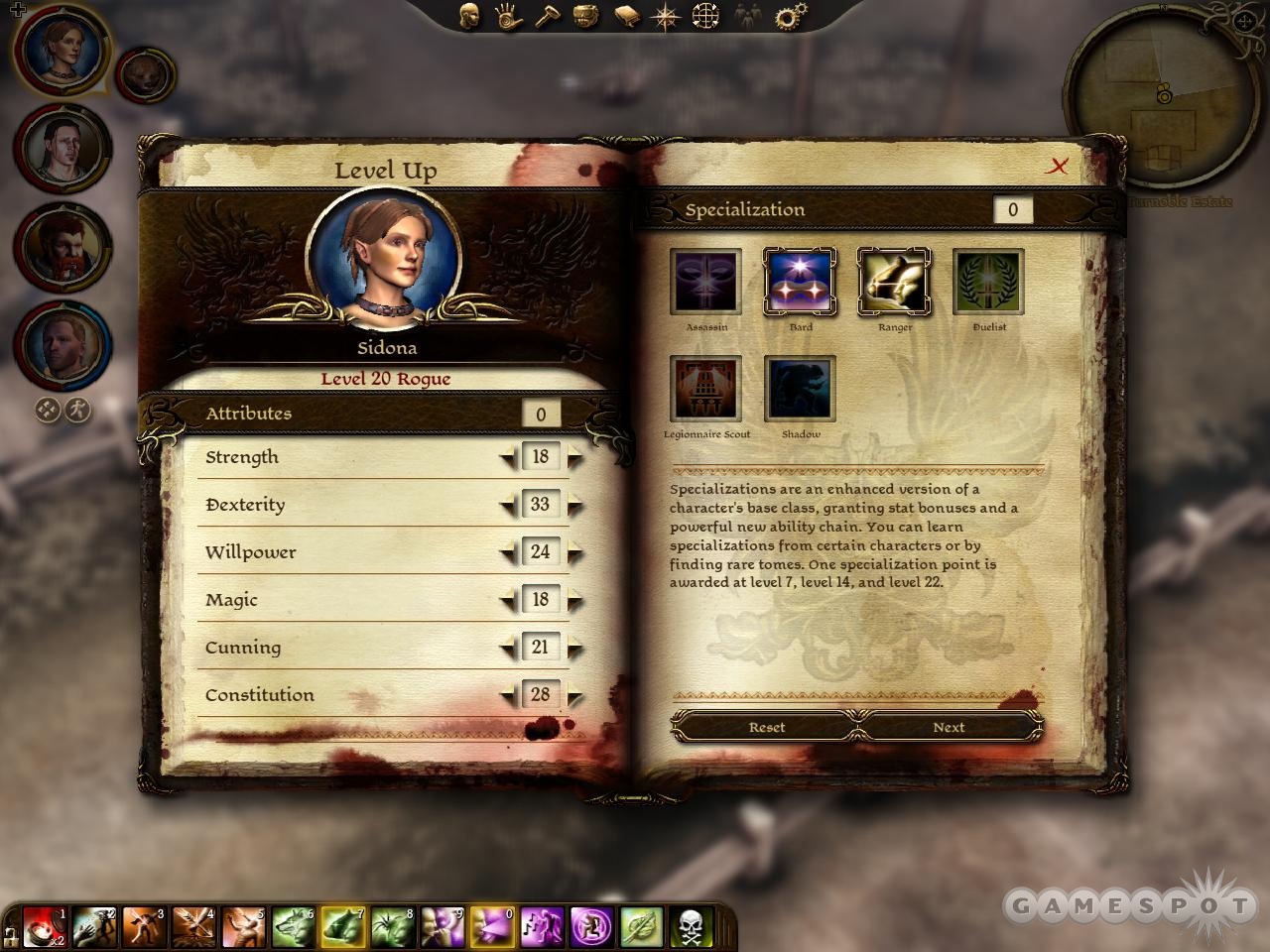Reset the specialization choices
1270x952 pixels.
pos(766,727)
